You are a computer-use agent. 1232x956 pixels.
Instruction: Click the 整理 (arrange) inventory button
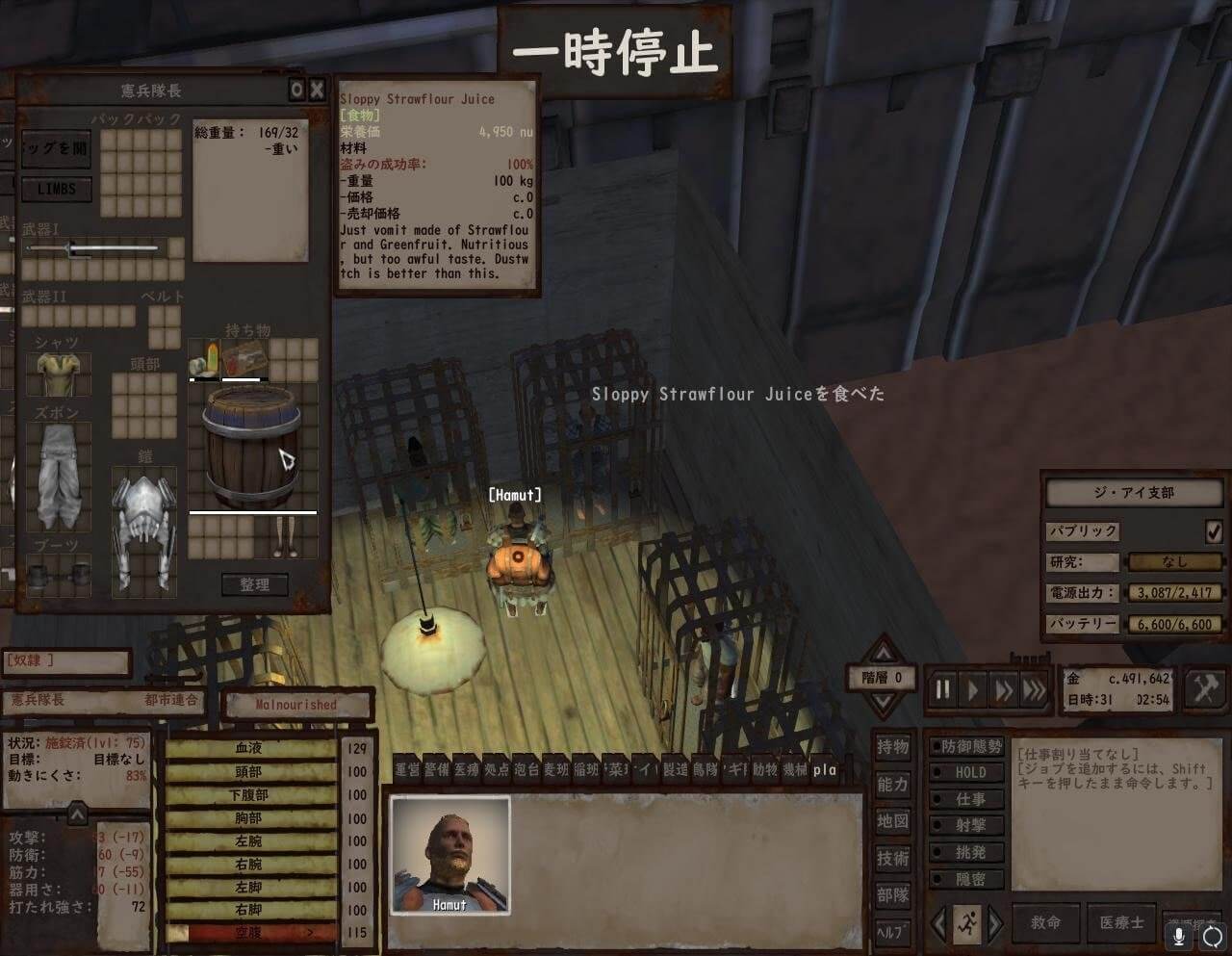coord(254,584)
